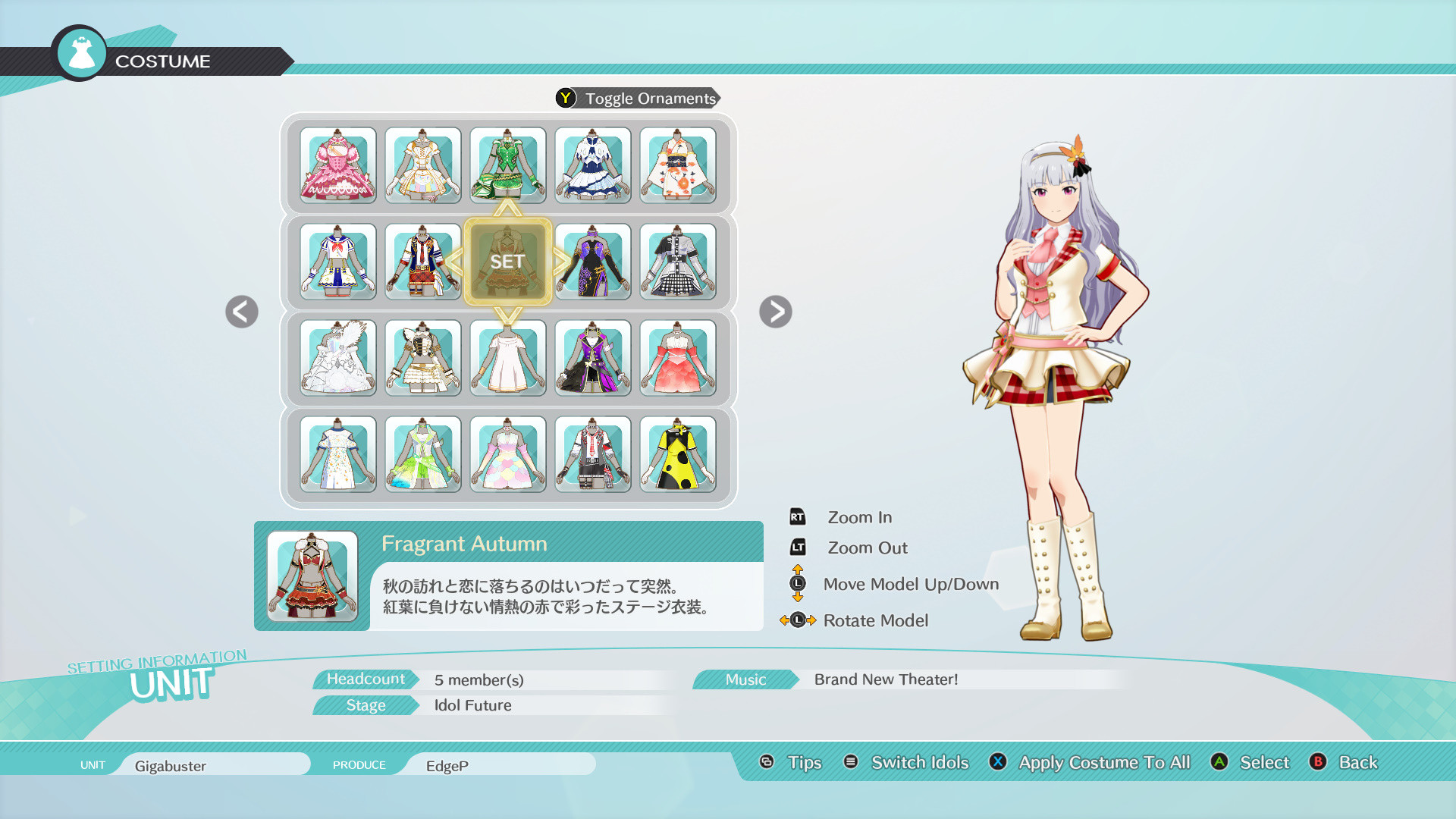Confirm with the SET button
This screenshot has height=819, width=1456.
[508, 261]
